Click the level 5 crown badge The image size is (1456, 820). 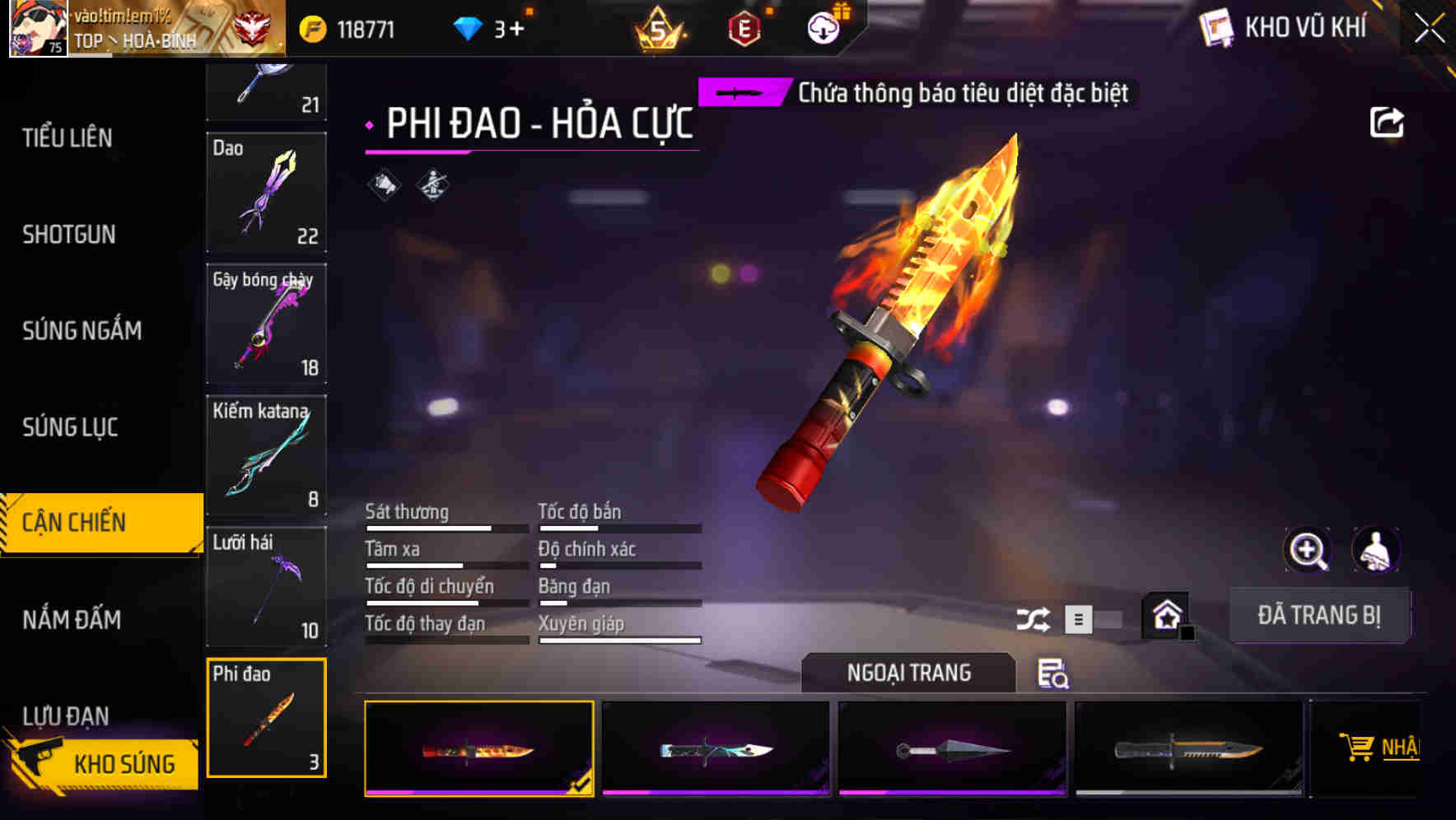point(659,29)
